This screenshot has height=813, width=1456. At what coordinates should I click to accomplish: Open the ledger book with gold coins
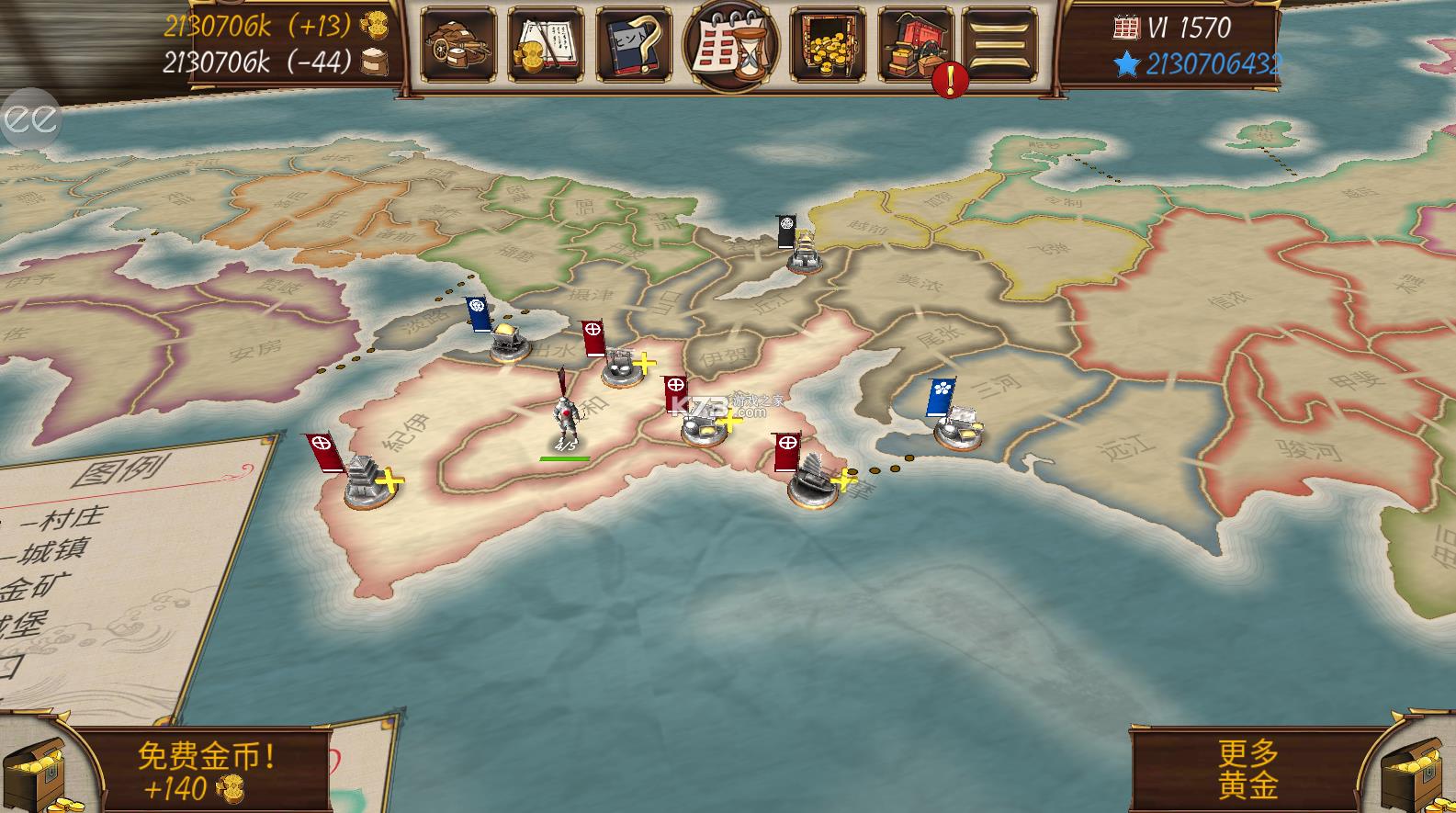(x=546, y=44)
